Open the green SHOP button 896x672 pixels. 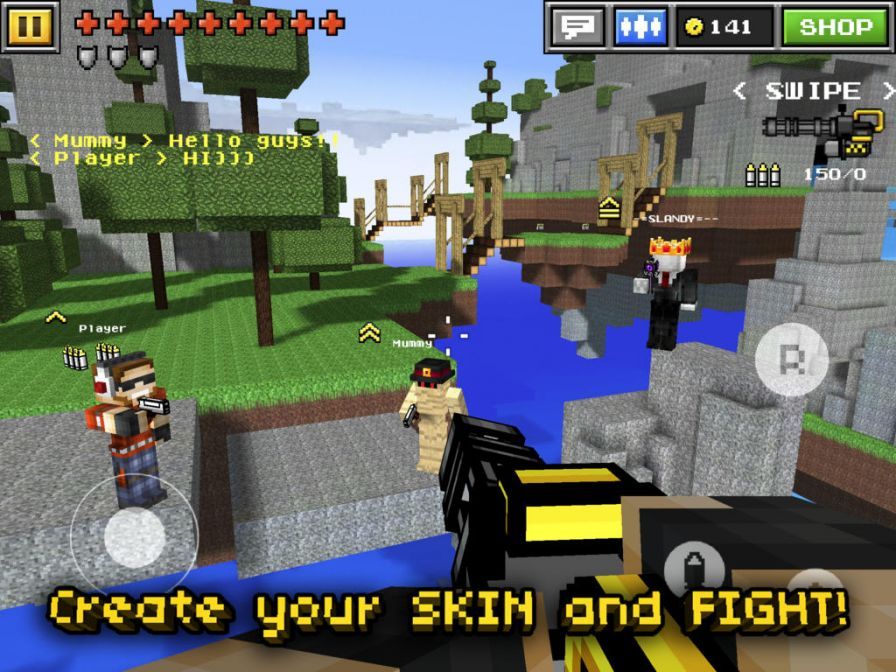(x=835, y=27)
